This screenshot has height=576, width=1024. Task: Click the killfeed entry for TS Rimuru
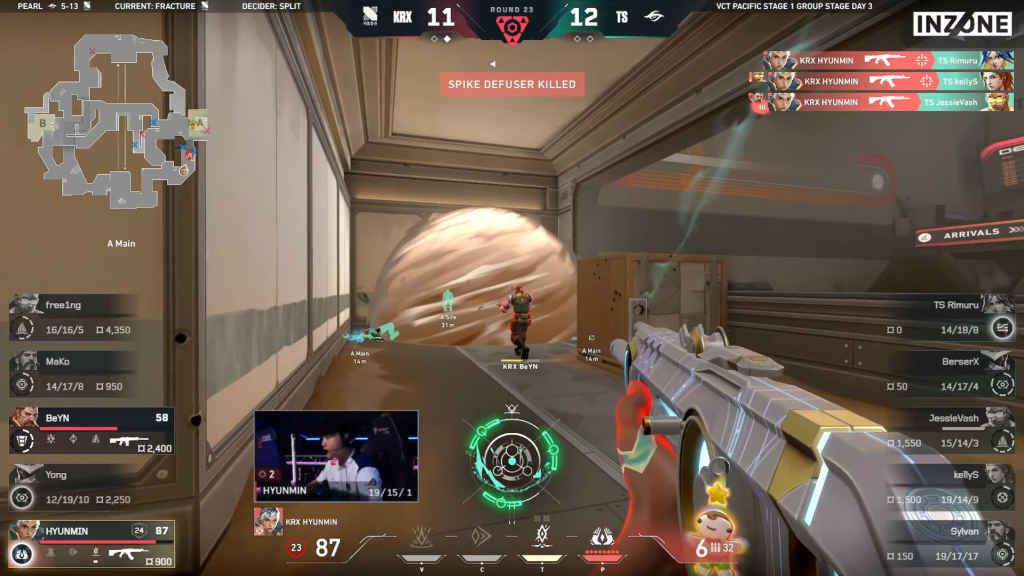[888, 60]
